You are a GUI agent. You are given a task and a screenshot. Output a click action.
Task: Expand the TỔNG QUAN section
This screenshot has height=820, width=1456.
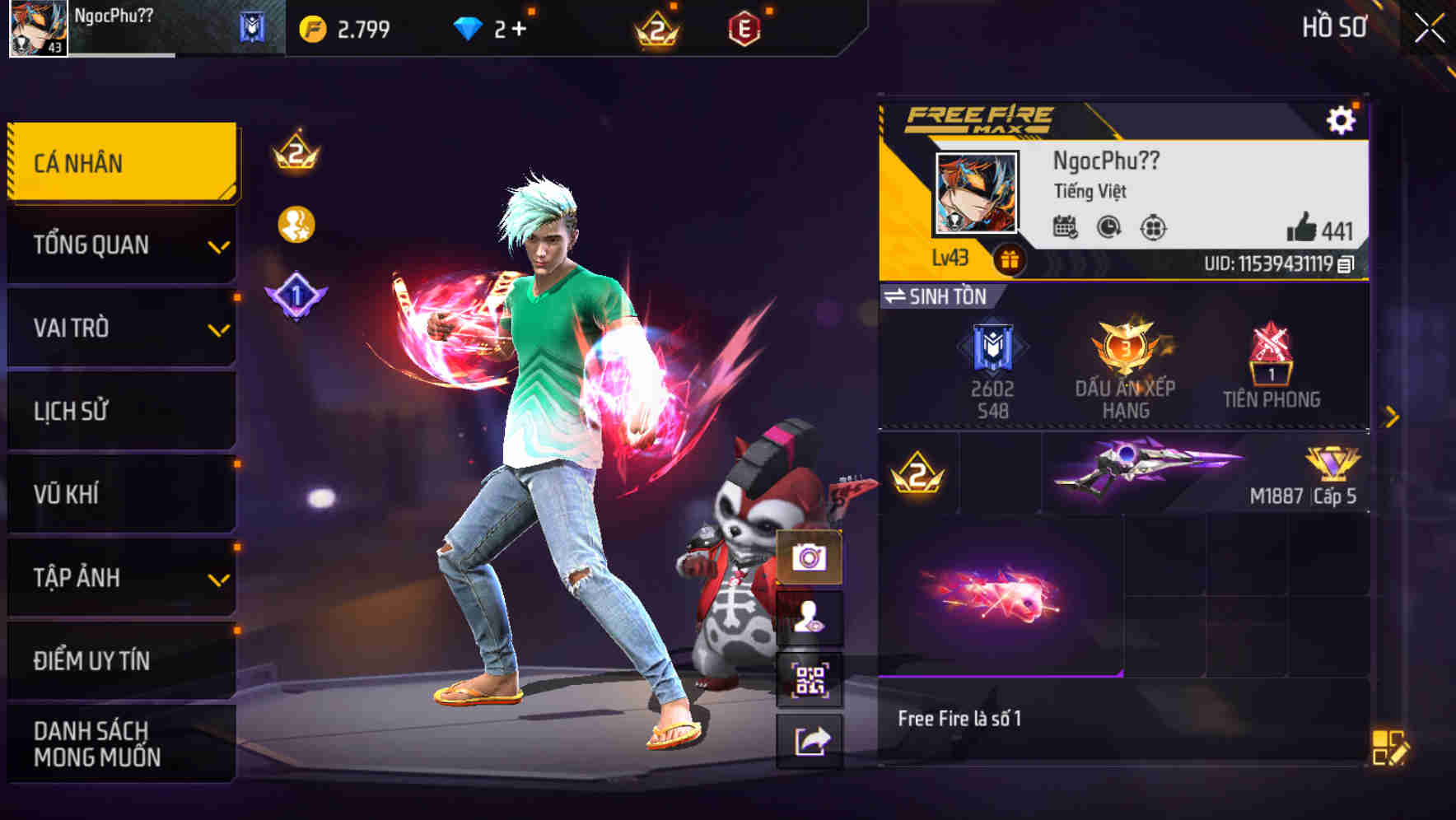click(x=121, y=245)
